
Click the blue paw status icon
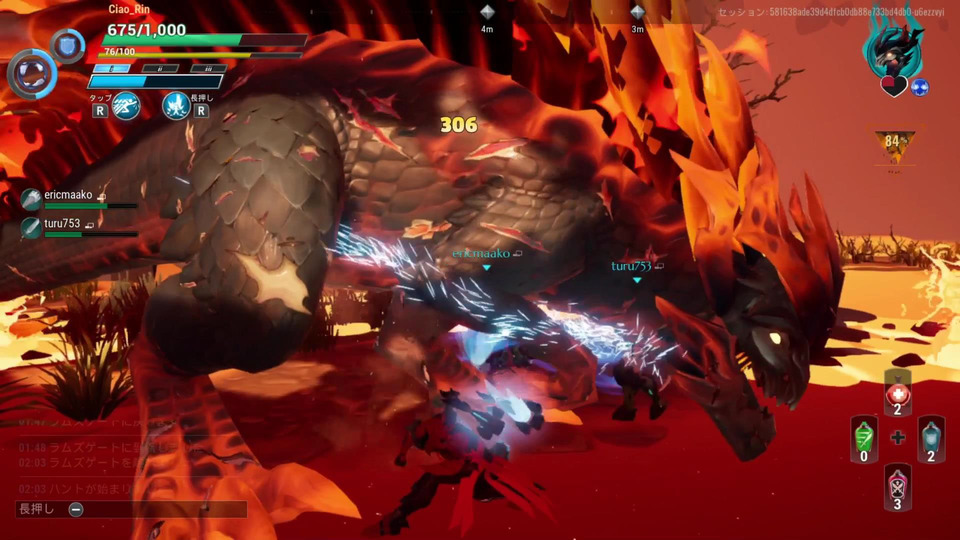coord(920,87)
